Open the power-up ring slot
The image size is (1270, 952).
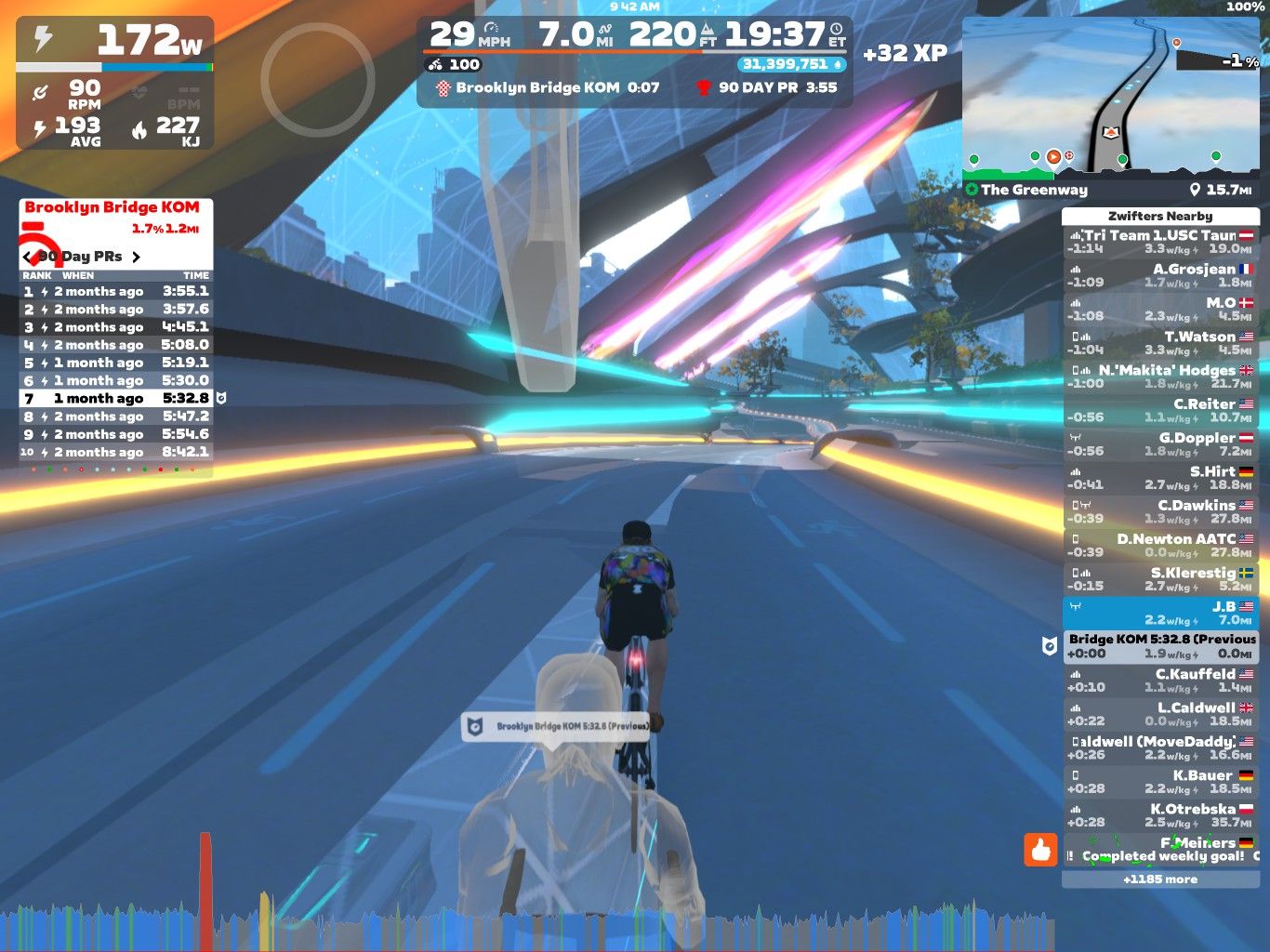coord(317,80)
